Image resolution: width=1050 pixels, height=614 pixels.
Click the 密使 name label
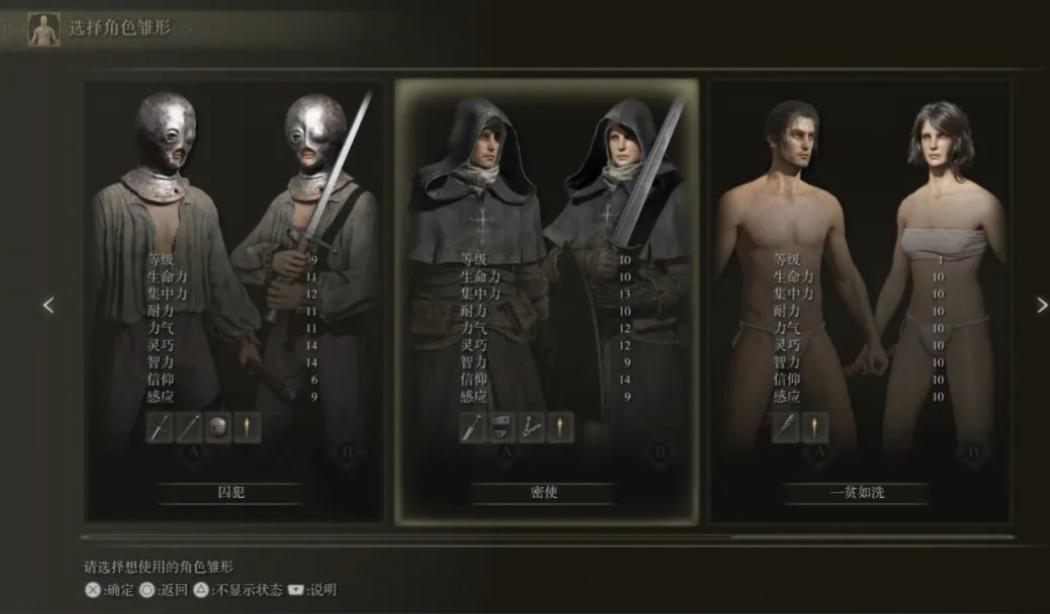[x=544, y=493]
